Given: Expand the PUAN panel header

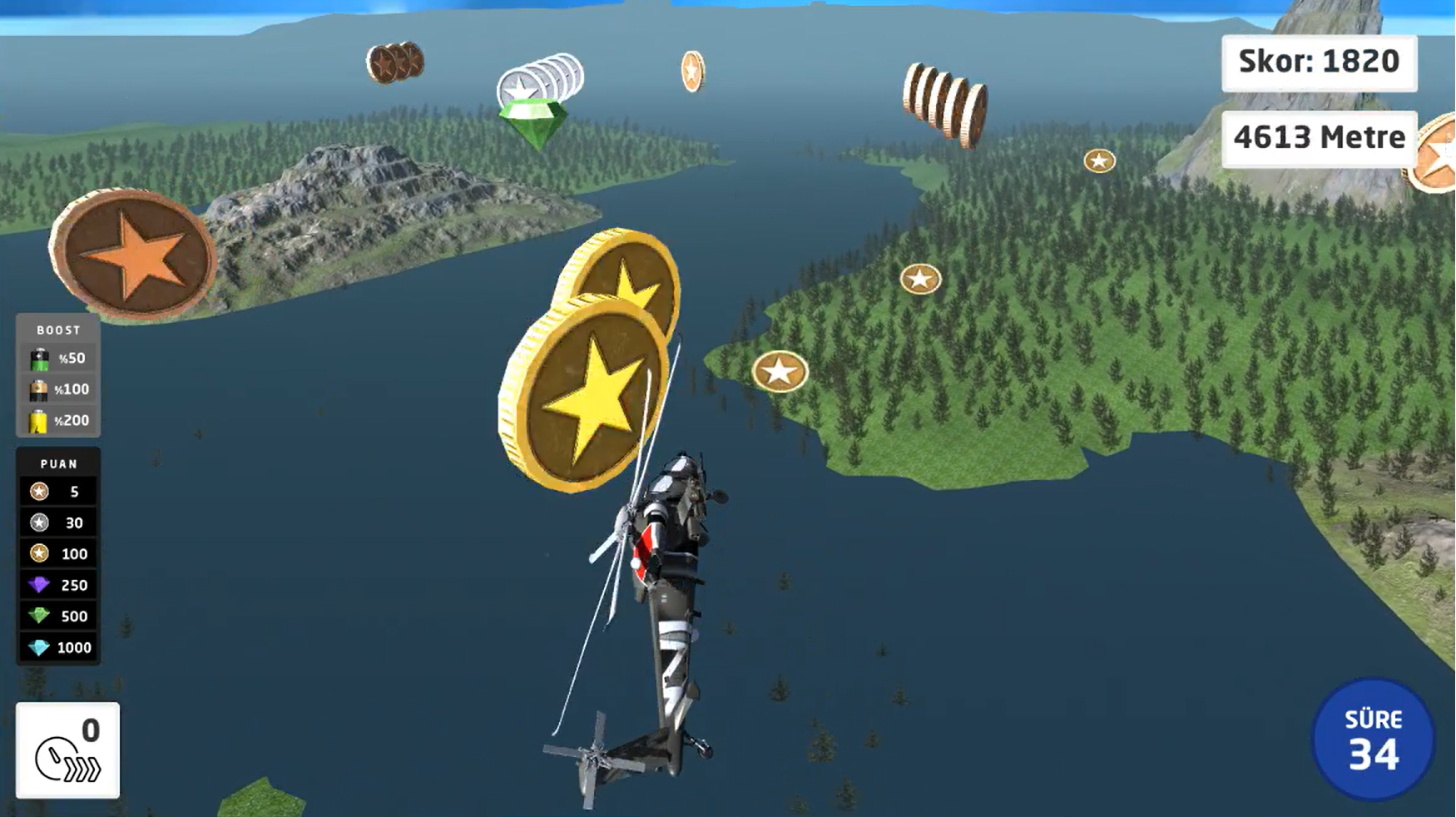Looking at the screenshot, I should (57, 463).
